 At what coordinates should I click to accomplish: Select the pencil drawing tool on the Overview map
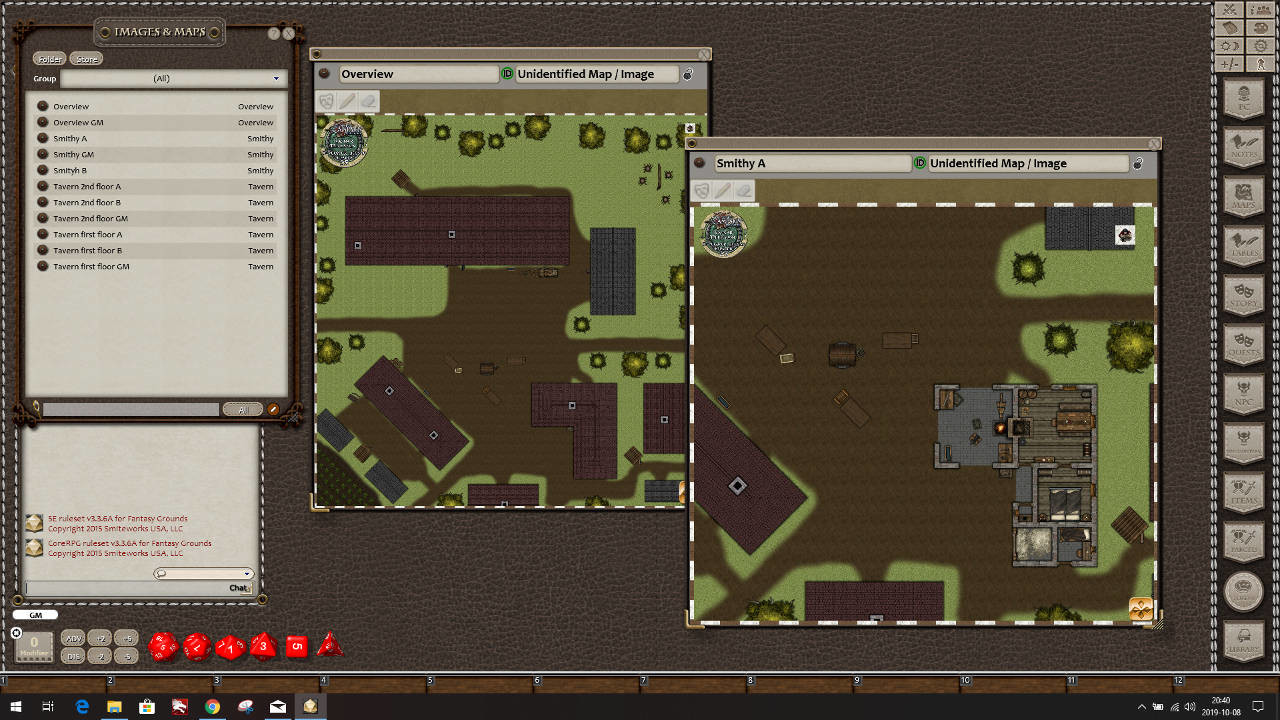pyautogui.click(x=345, y=100)
